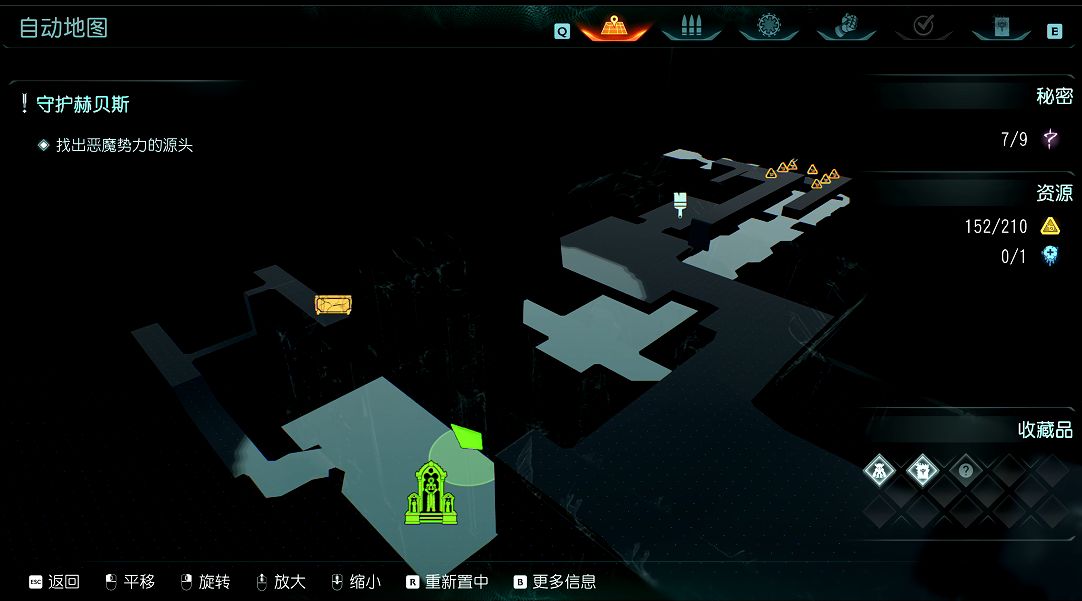The image size is (1082, 601).
Task: Select the first collected demon figure collectible
Action: point(880,470)
